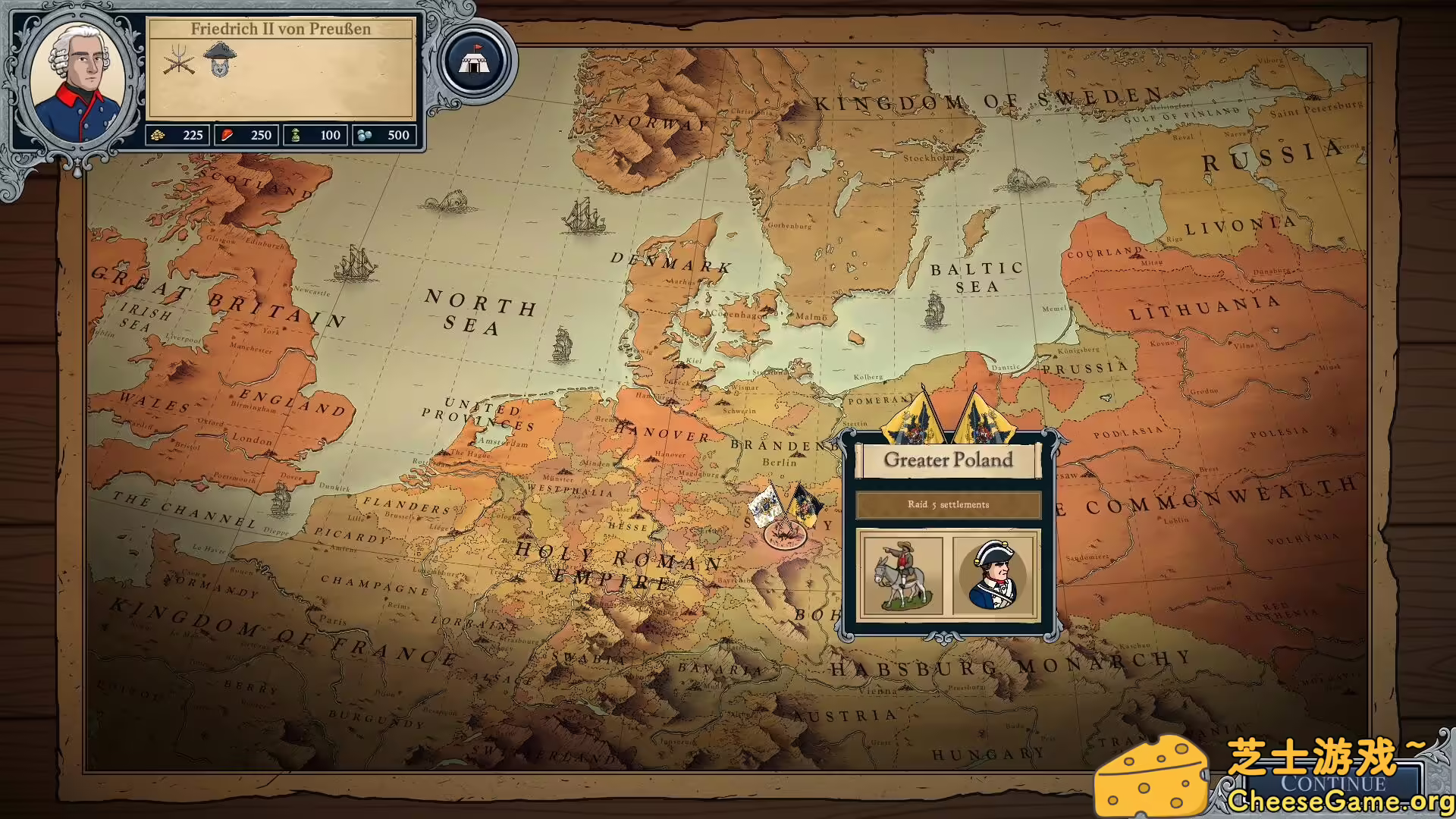Select the Prussian officer unit card
Screen dimensions: 1456x819
pos(994,575)
